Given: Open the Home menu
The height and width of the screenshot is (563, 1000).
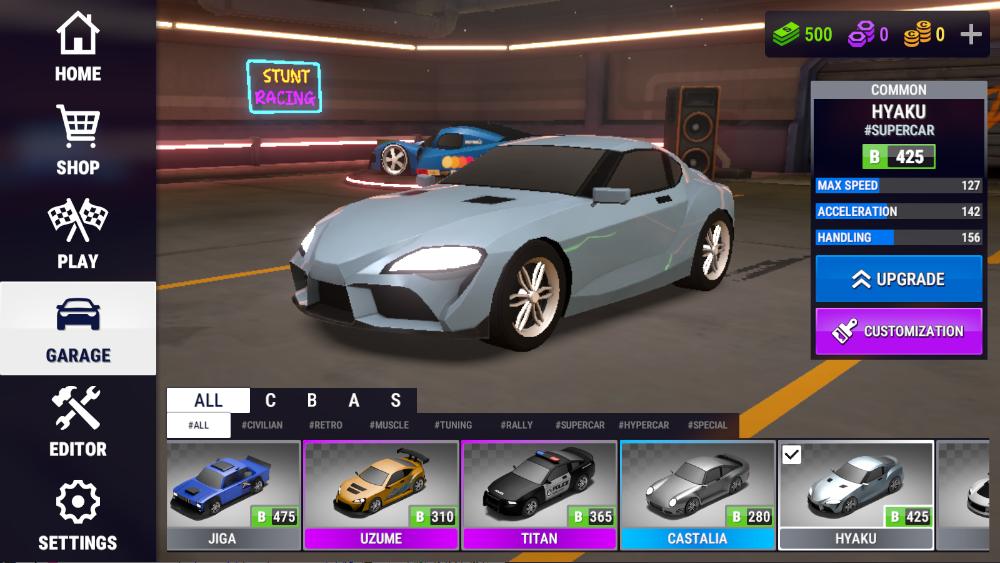Looking at the screenshot, I should click(x=78, y=48).
